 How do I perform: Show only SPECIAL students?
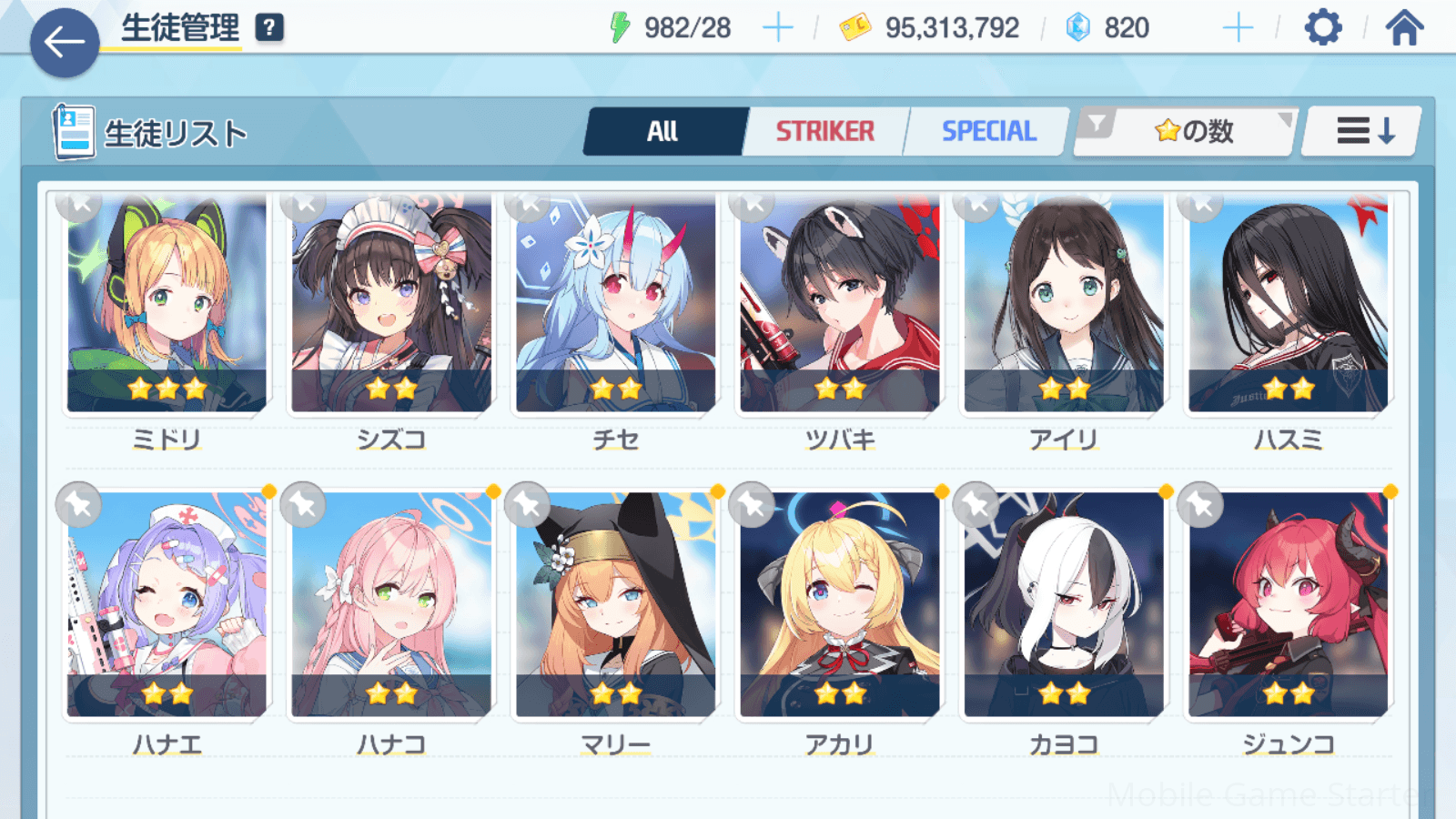(x=988, y=132)
